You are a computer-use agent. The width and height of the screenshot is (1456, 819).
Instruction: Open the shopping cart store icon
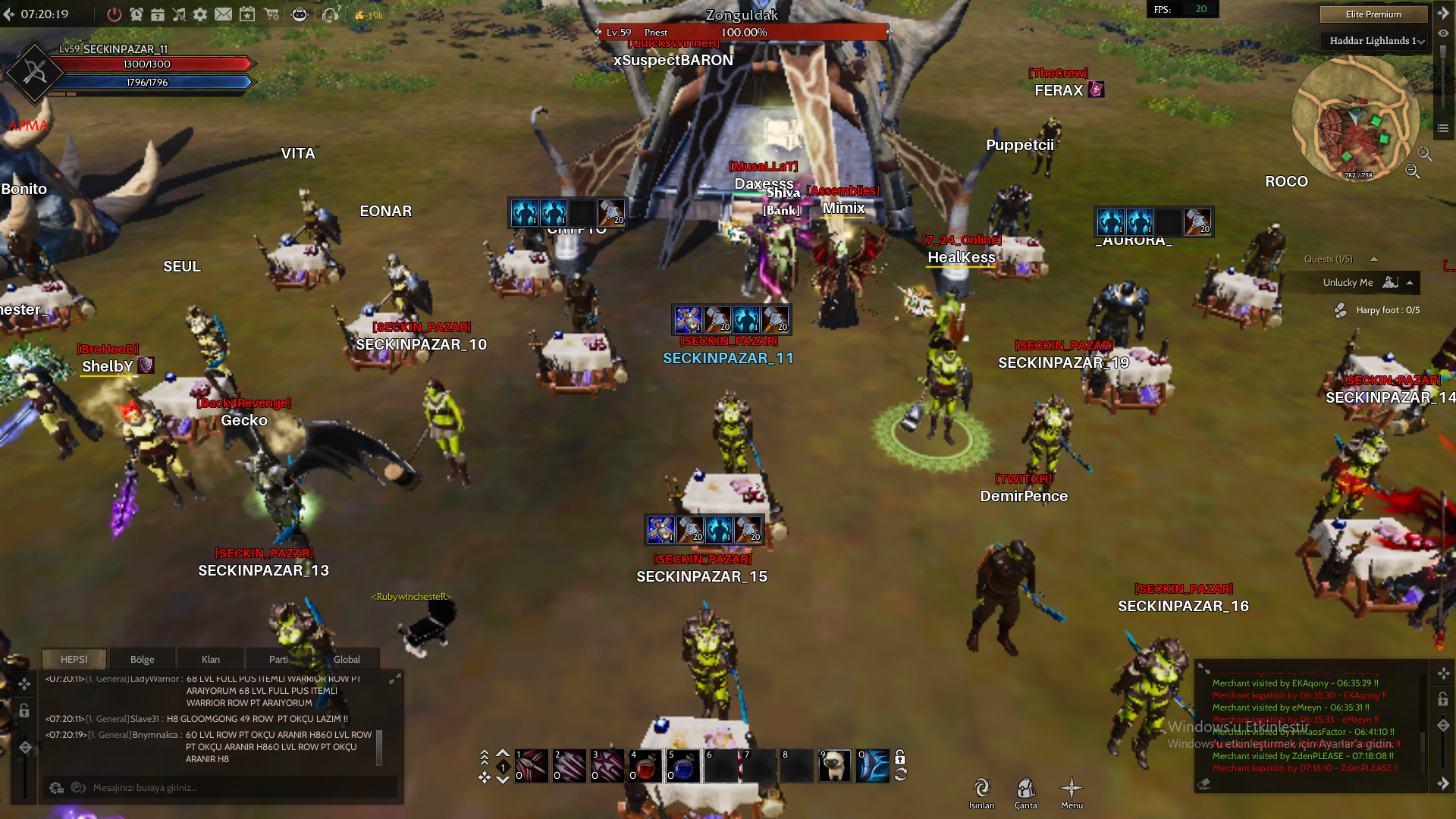tap(271, 14)
